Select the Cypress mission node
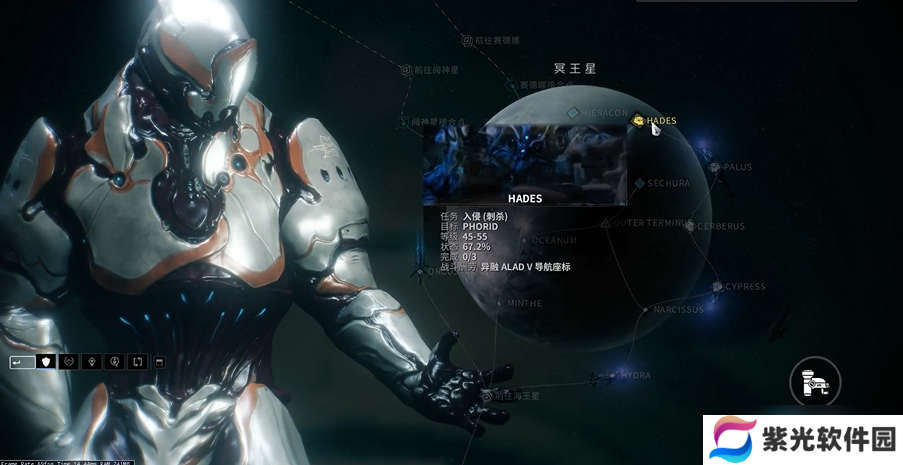This screenshot has height=465, width=903. click(x=717, y=287)
